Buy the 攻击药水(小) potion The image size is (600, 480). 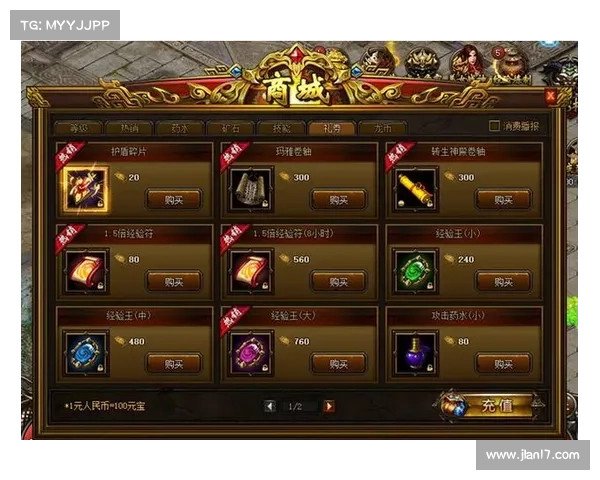click(503, 363)
